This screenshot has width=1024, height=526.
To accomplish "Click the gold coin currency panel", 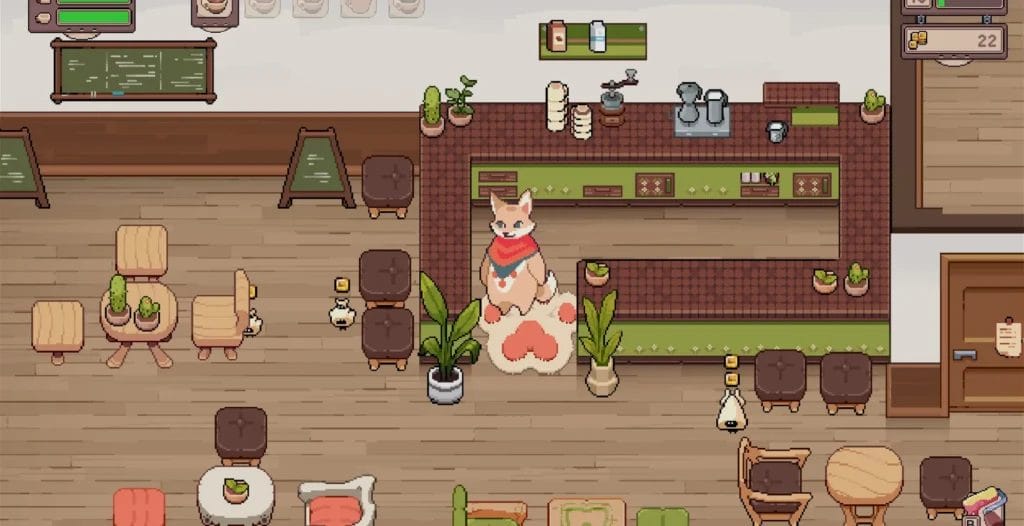I will coord(953,41).
